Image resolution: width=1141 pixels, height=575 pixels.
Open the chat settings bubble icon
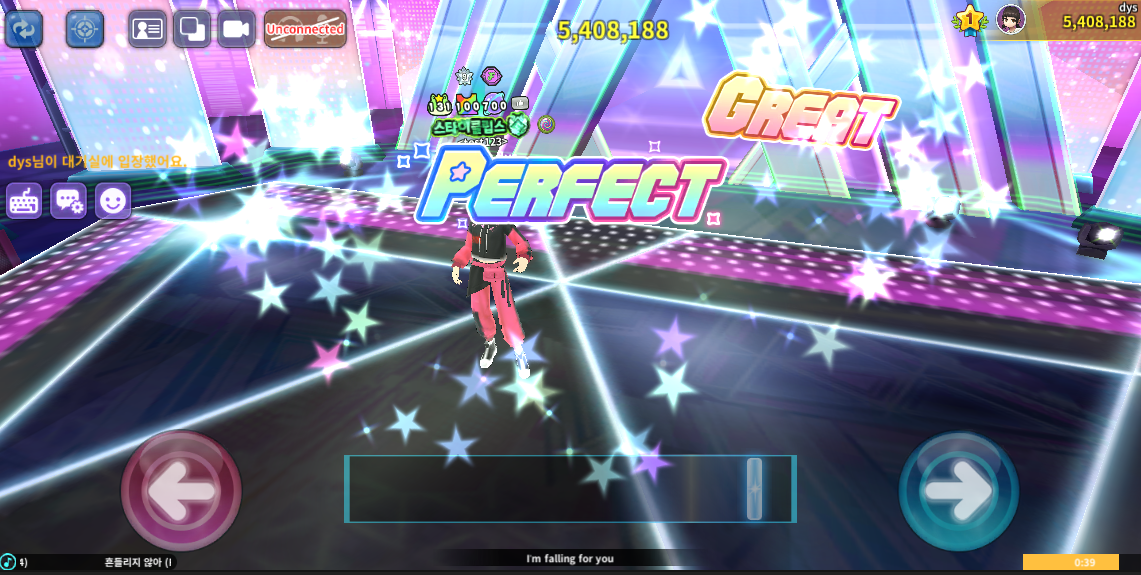[69, 201]
